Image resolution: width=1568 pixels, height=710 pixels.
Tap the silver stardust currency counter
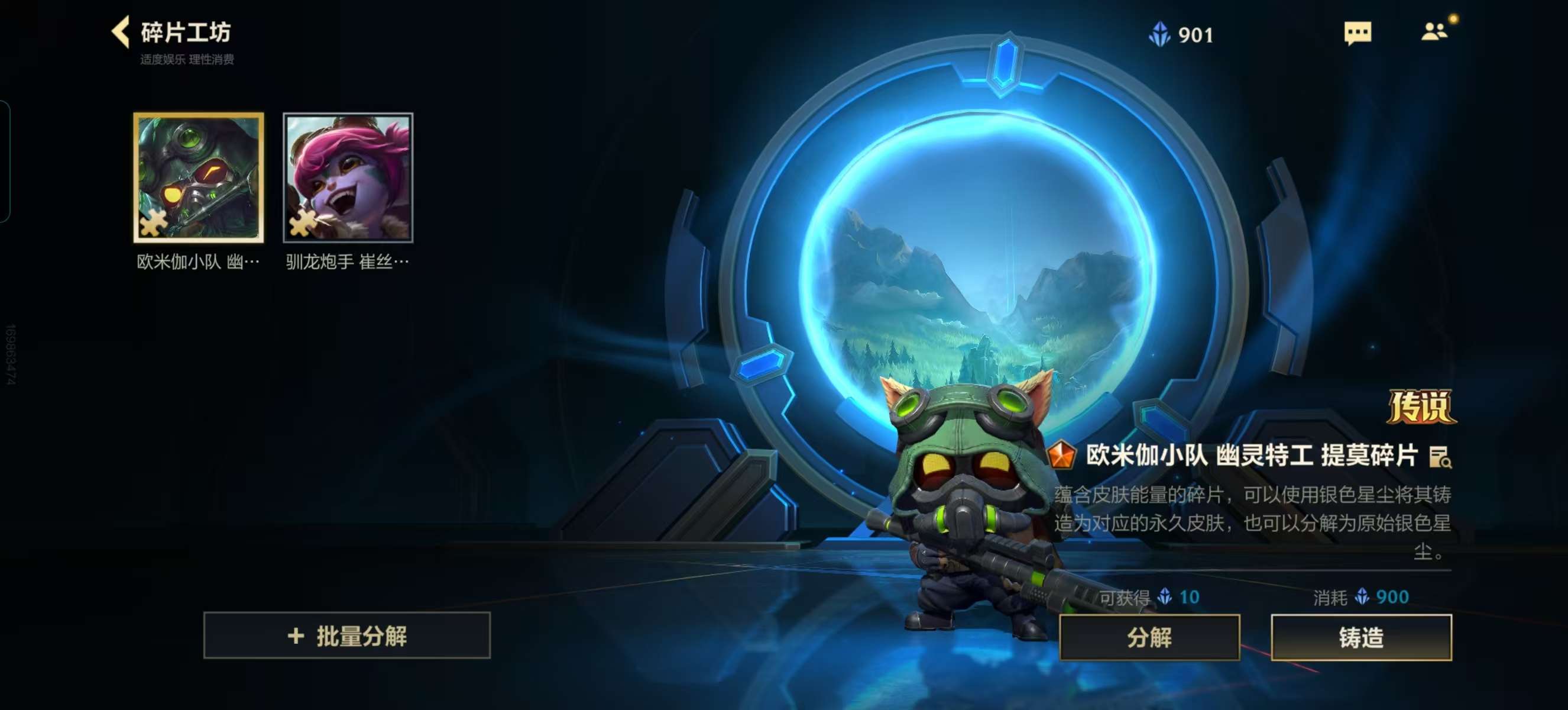tap(1181, 35)
